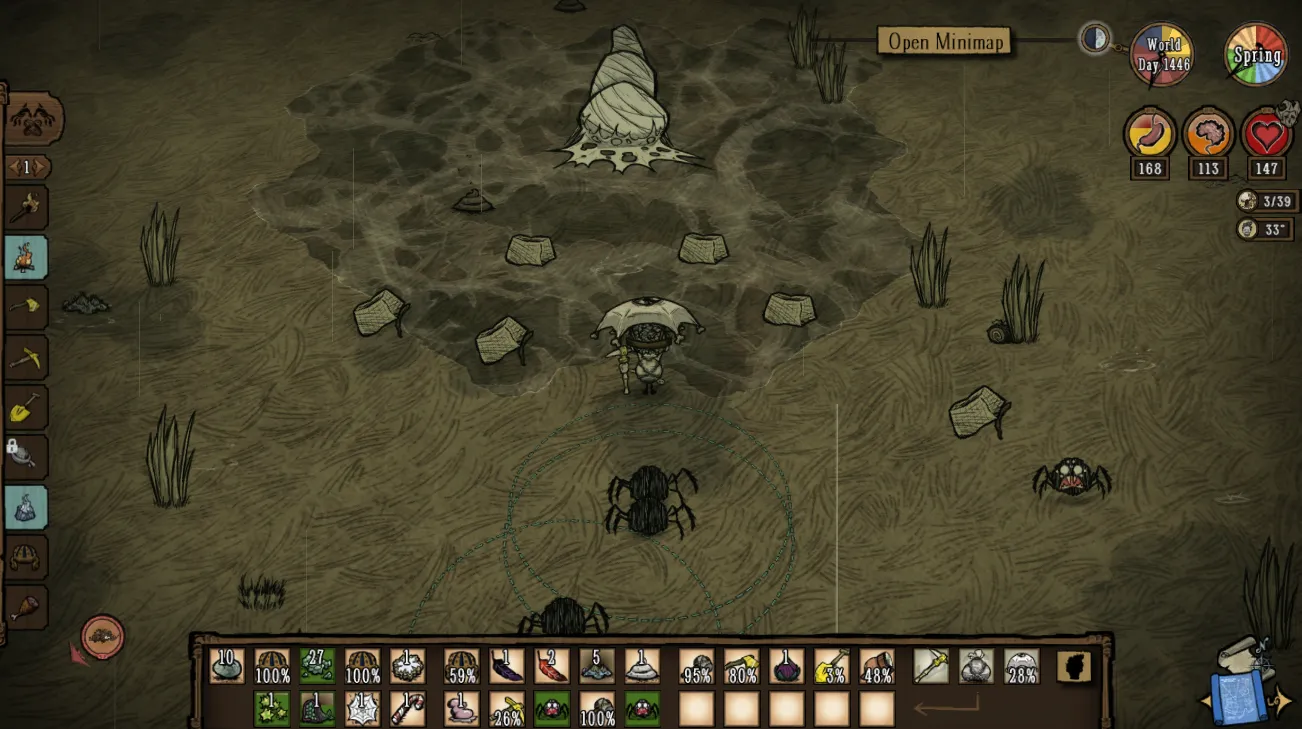This screenshot has height=729, width=1302.
Task: Choose the golden pickaxe crafting shortcut
Action: click(x=26, y=357)
